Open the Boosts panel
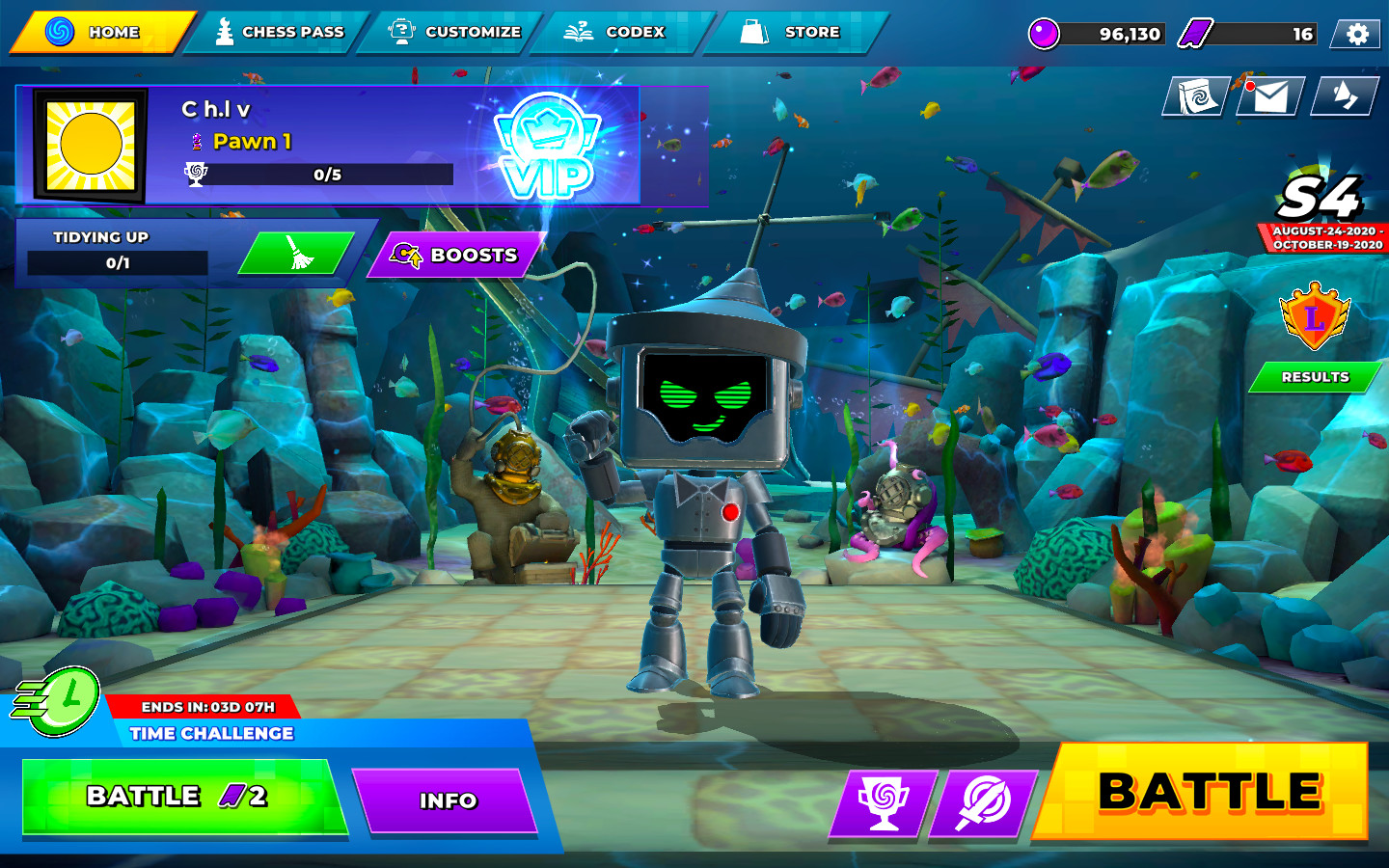This screenshot has height=868, width=1389. tap(453, 256)
